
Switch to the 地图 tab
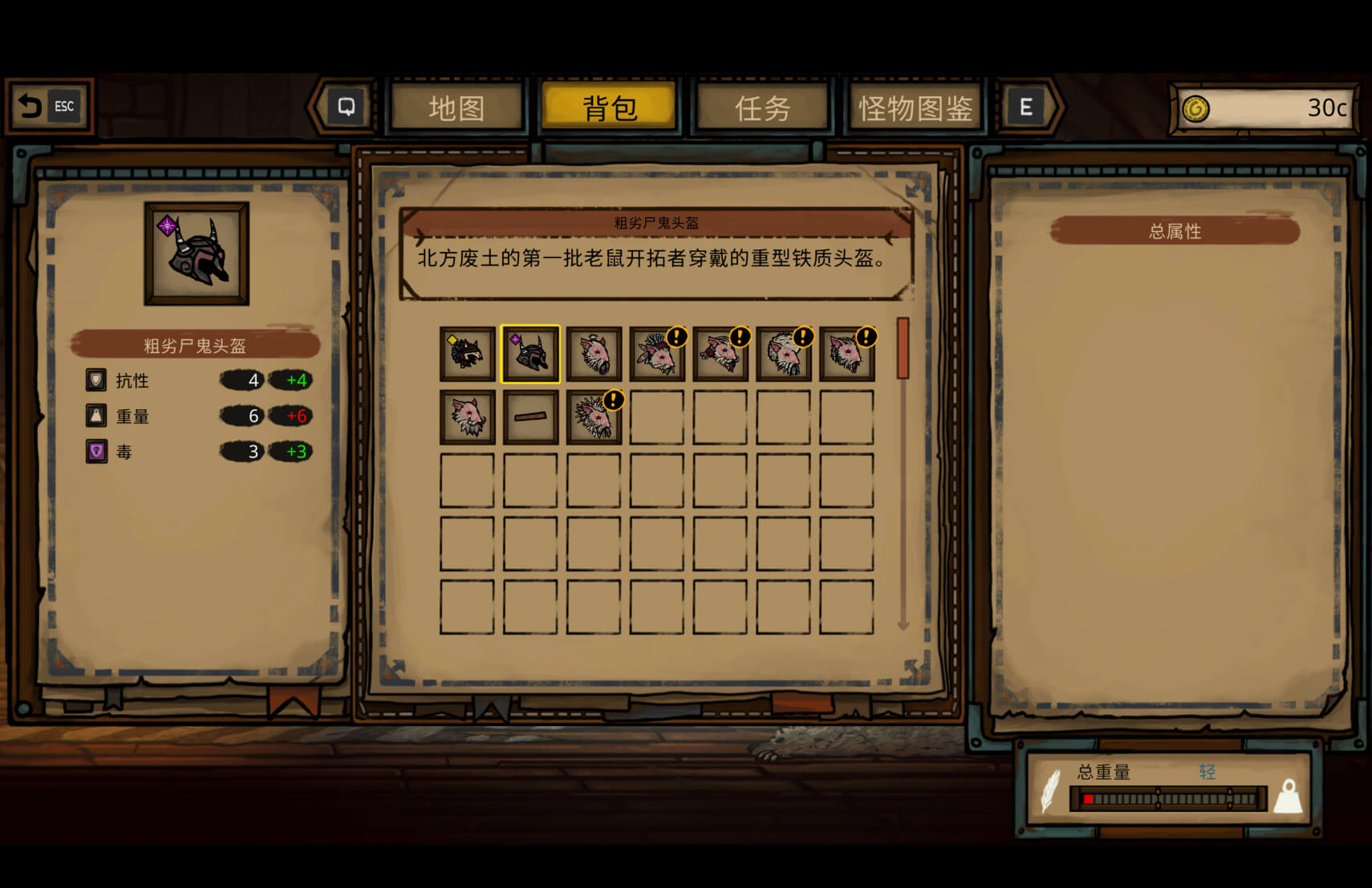coord(457,107)
